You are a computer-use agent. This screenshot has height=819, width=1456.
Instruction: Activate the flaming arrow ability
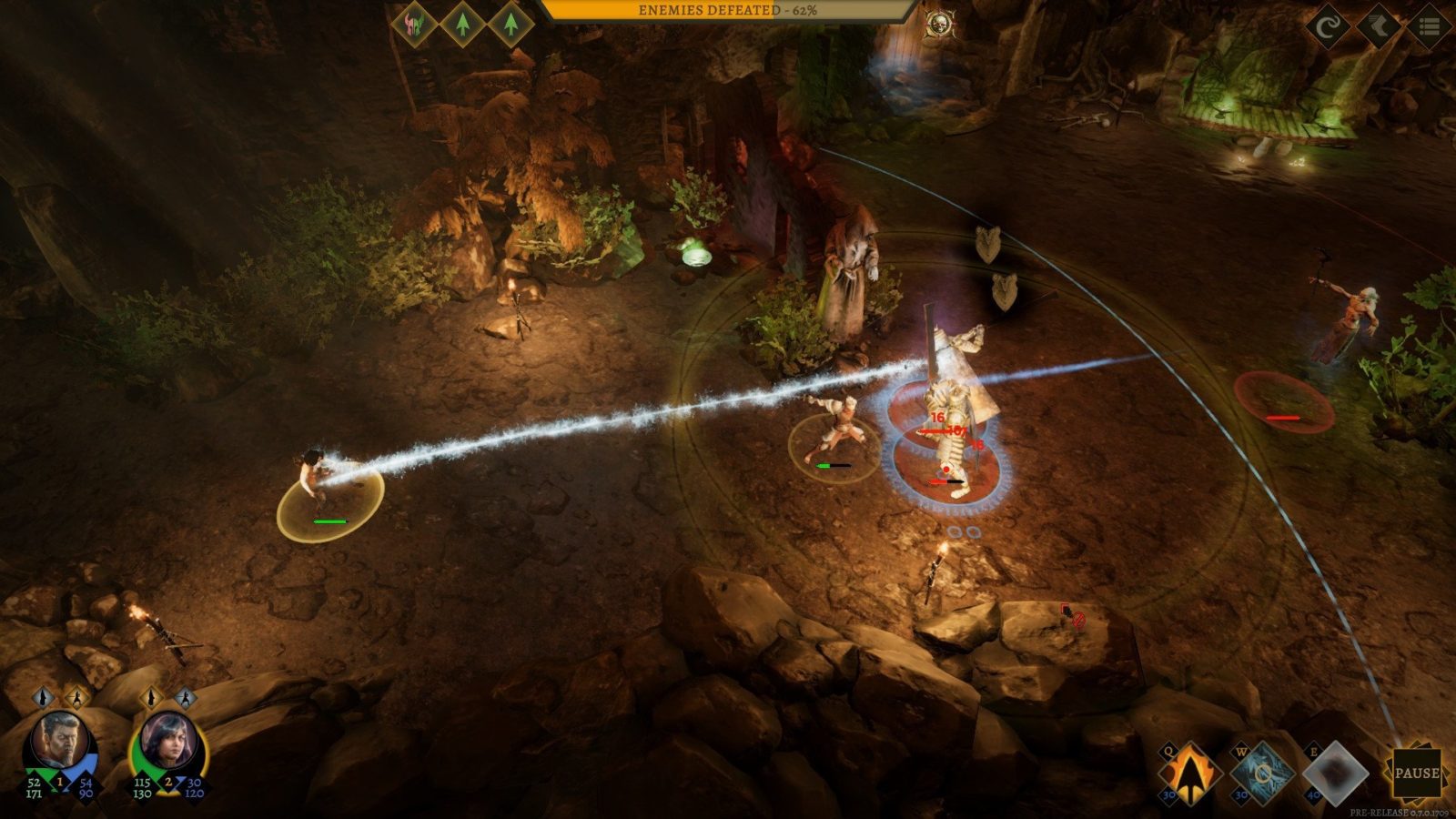tap(1189, 774)
